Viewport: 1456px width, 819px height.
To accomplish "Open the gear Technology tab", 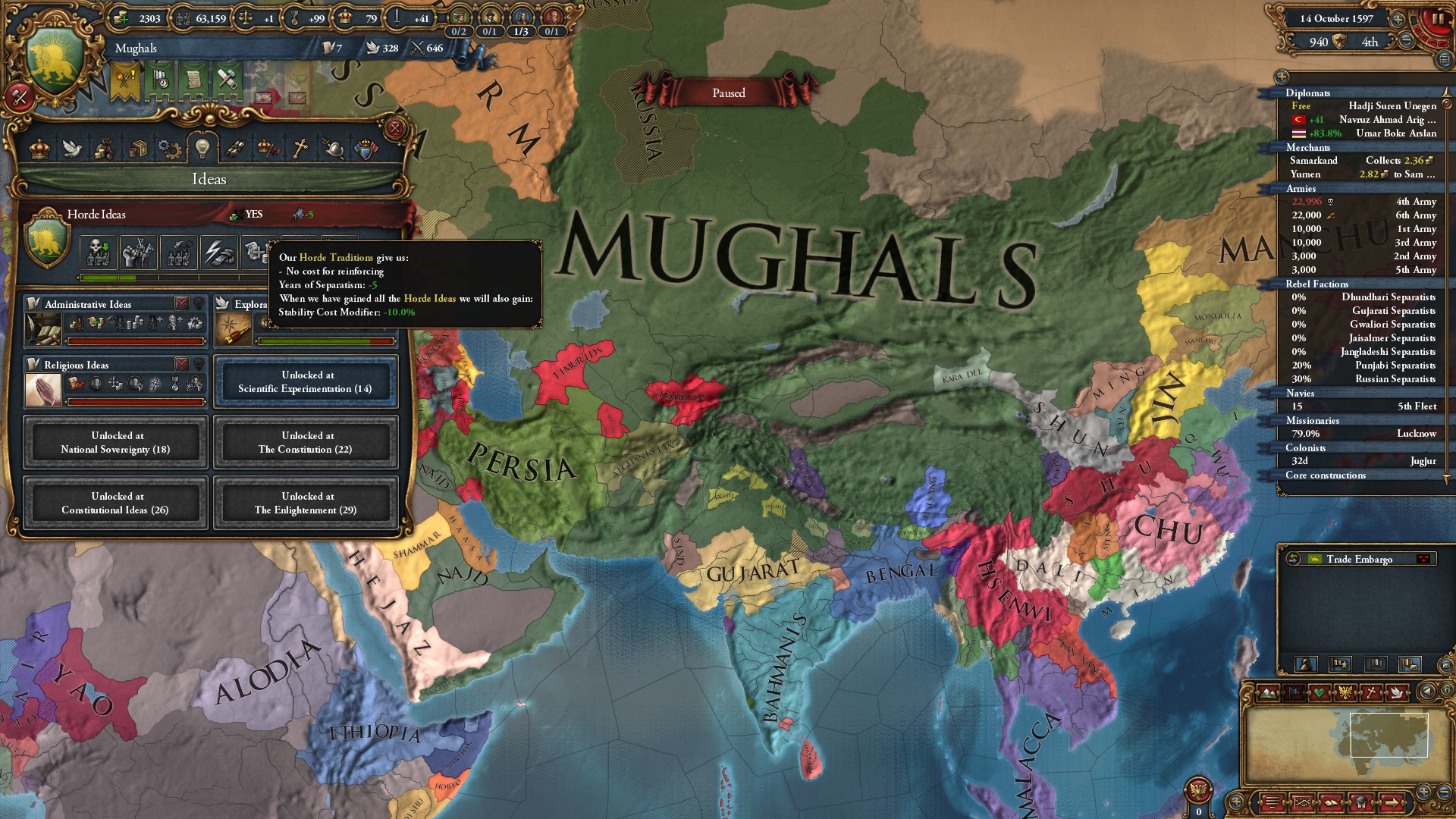I will 169,149.
